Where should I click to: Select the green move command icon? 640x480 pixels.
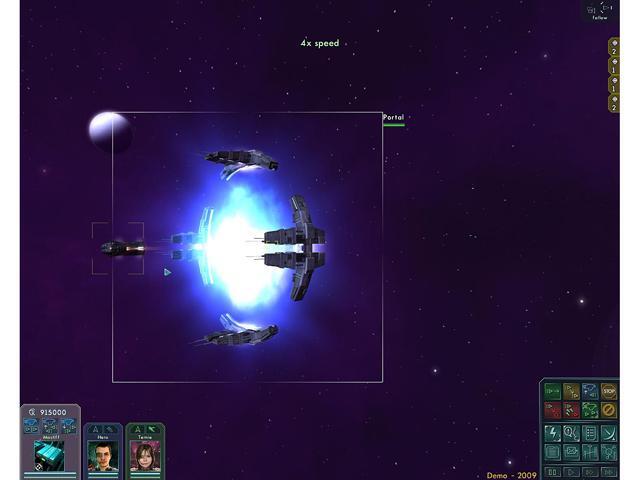[552, 391]
